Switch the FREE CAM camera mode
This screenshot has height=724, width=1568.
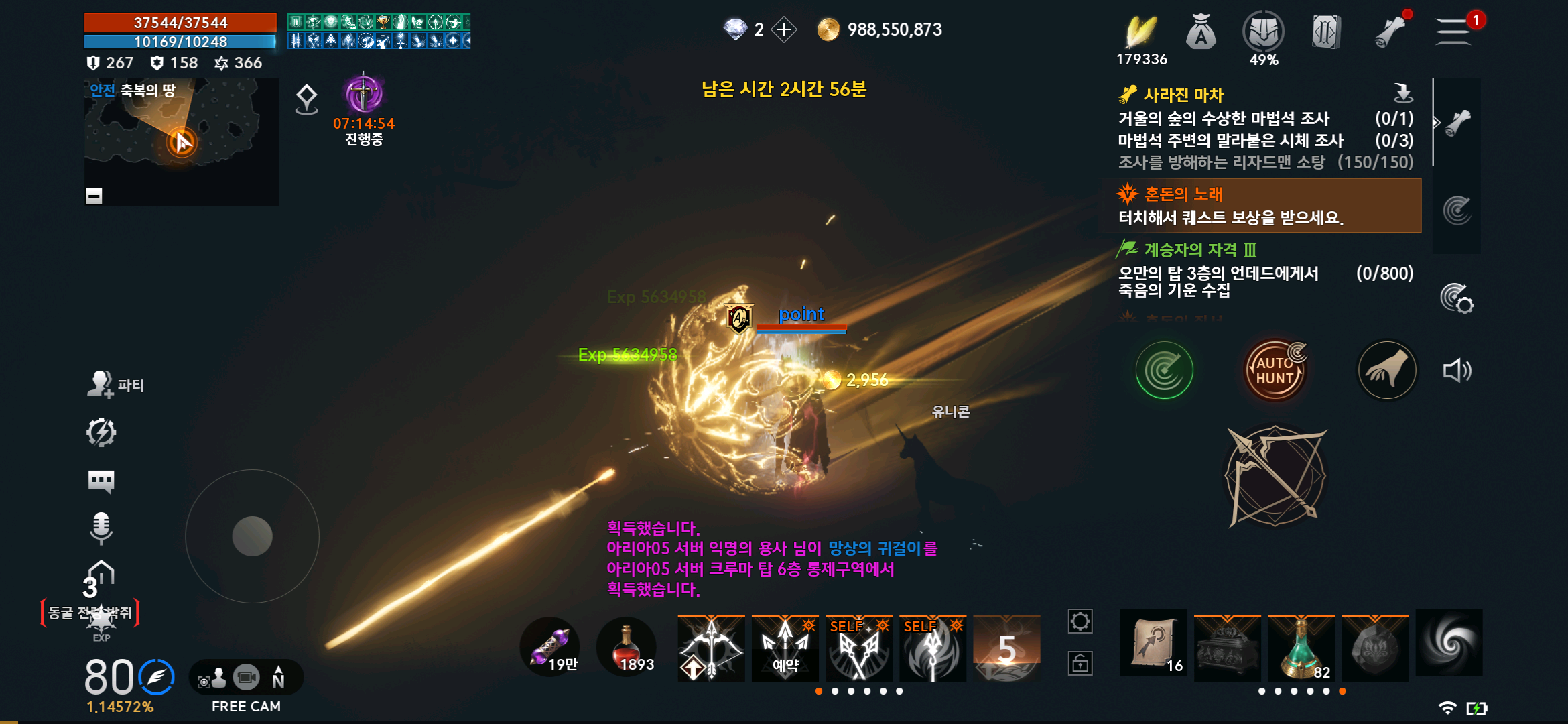(246, 678)
